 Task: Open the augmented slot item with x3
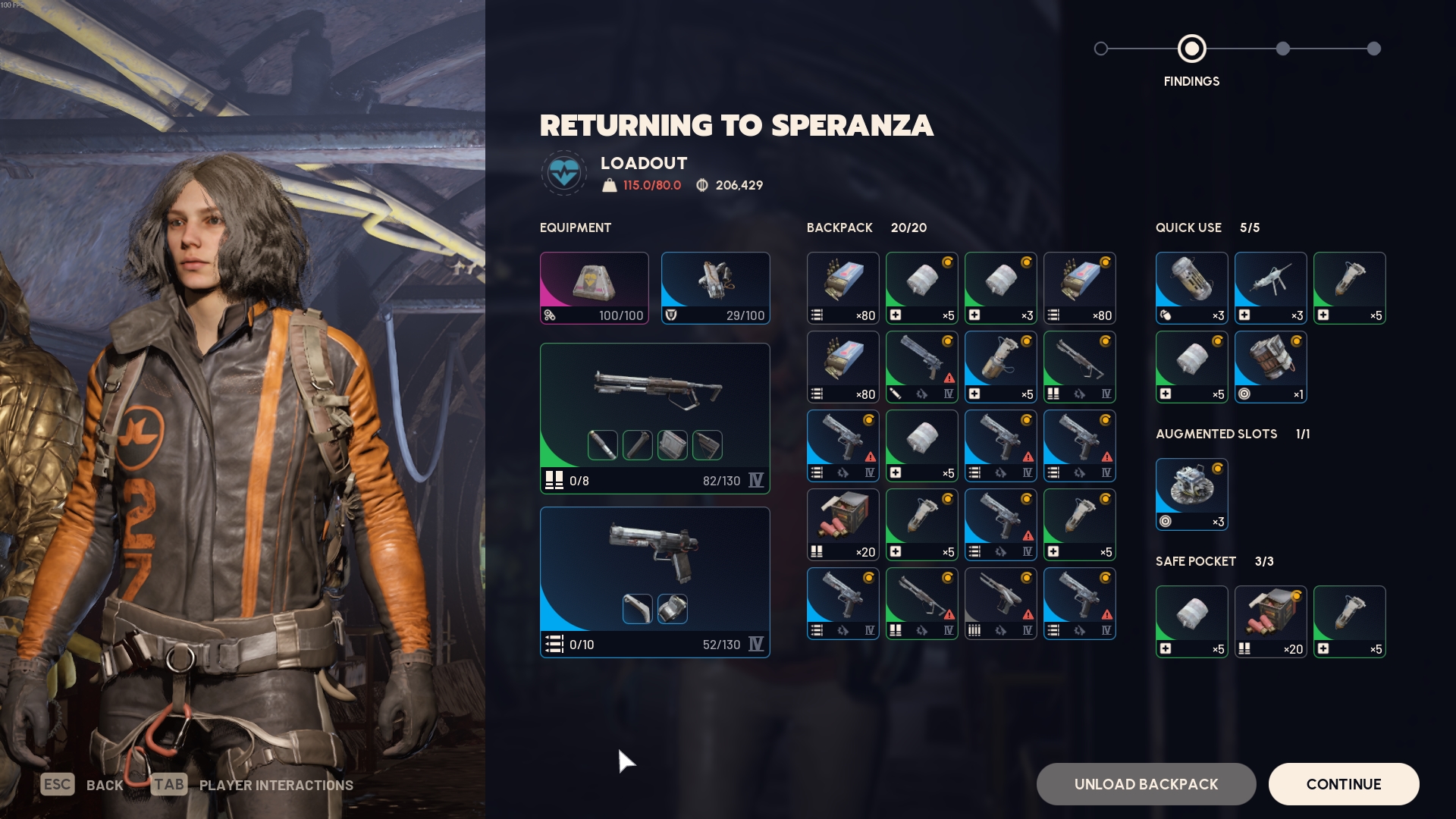(x=1191, y=494)
